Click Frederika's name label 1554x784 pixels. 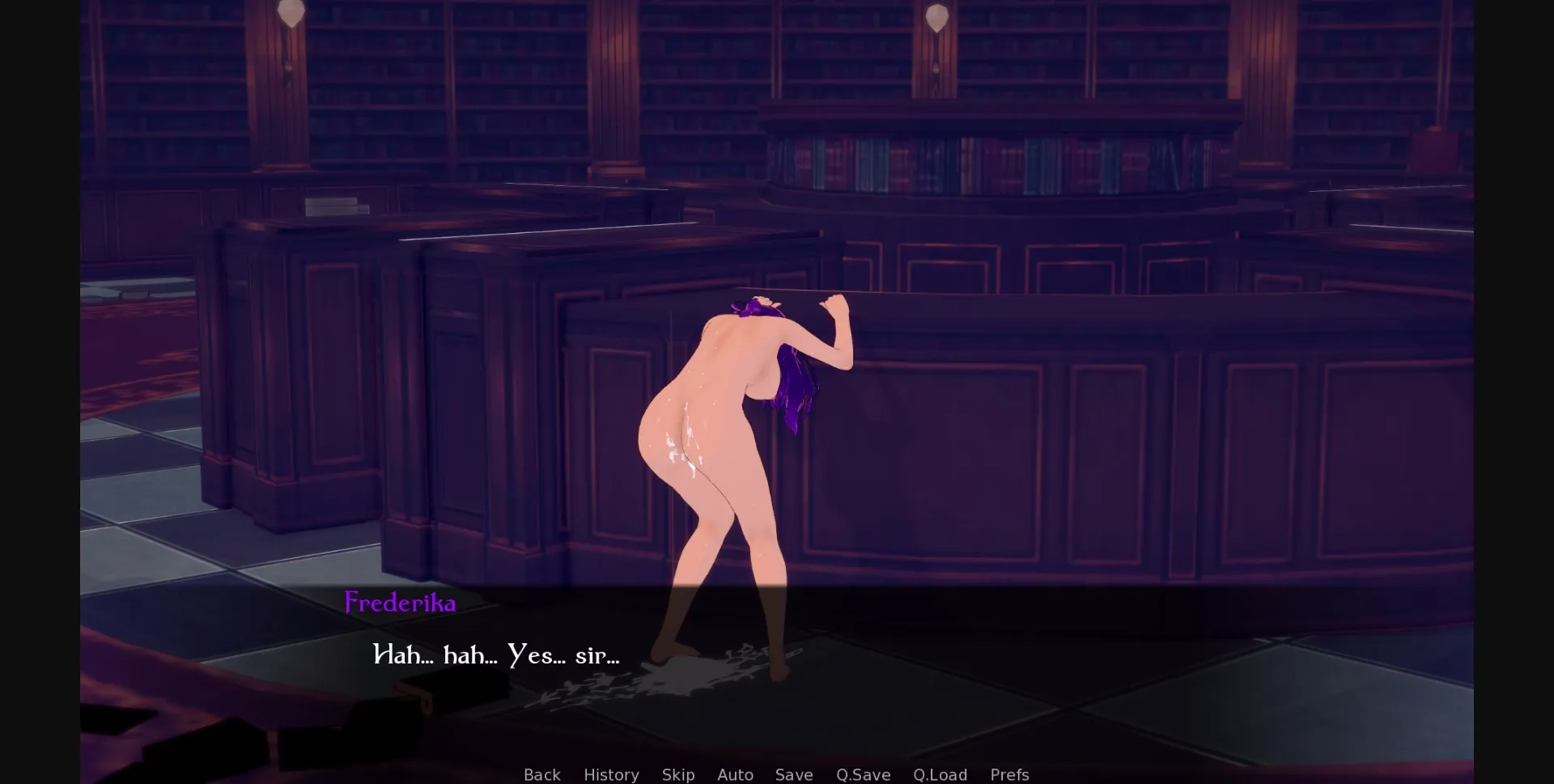[x=399, y=602]
